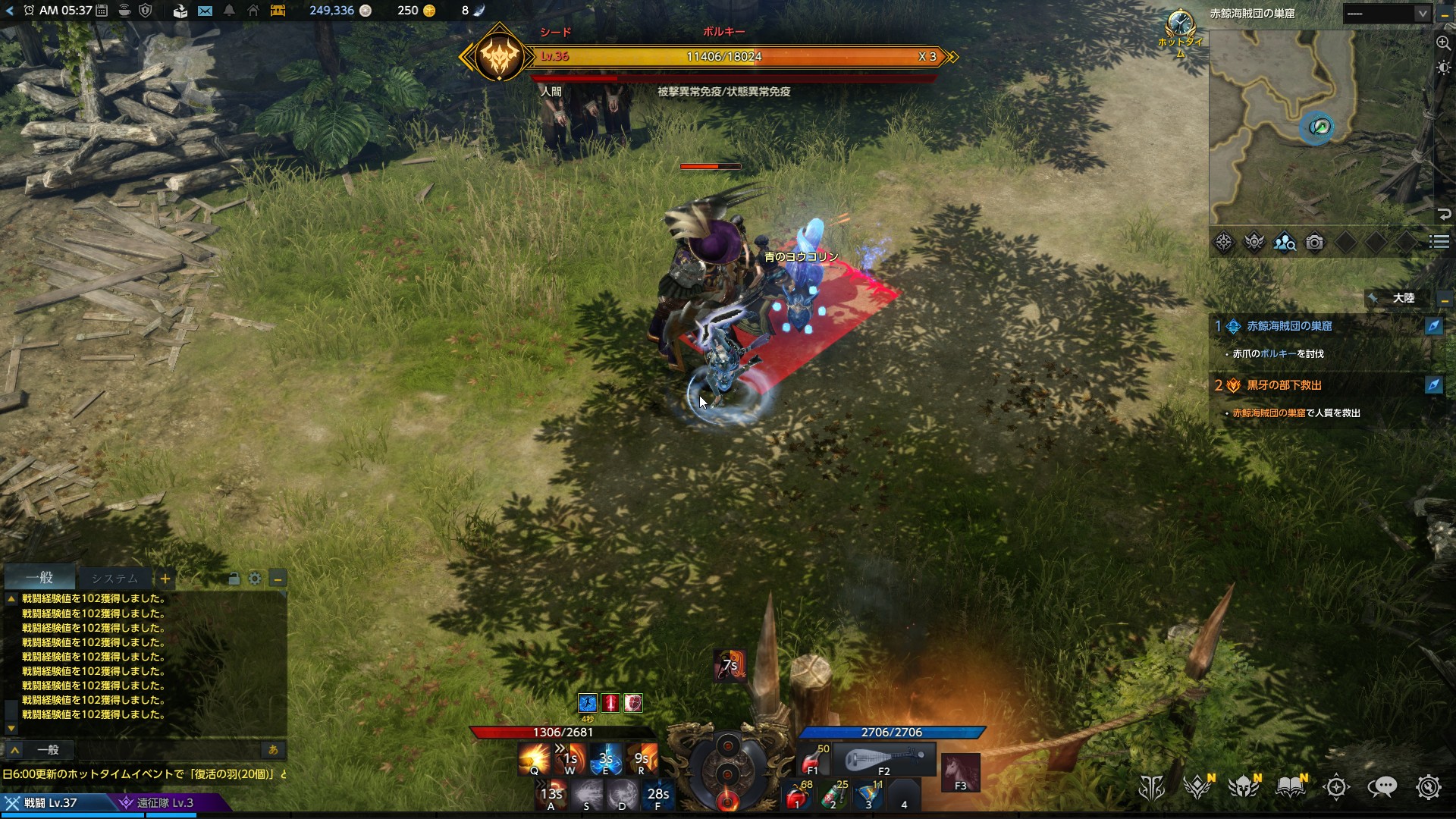
Task: Play the lute instrument in slot F2
Action: pyautogui.click(x=884, y=759)
